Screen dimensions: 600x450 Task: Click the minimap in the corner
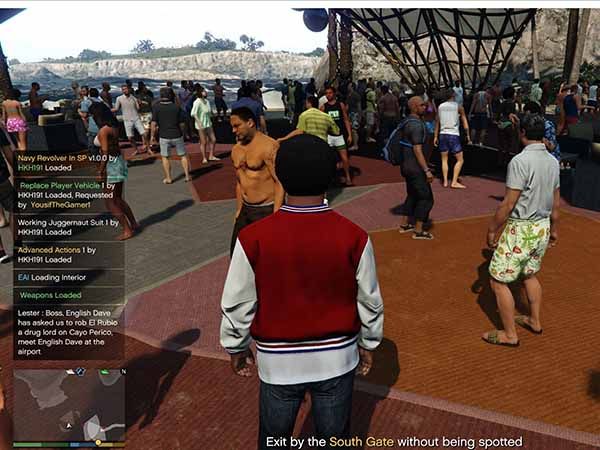68,406
